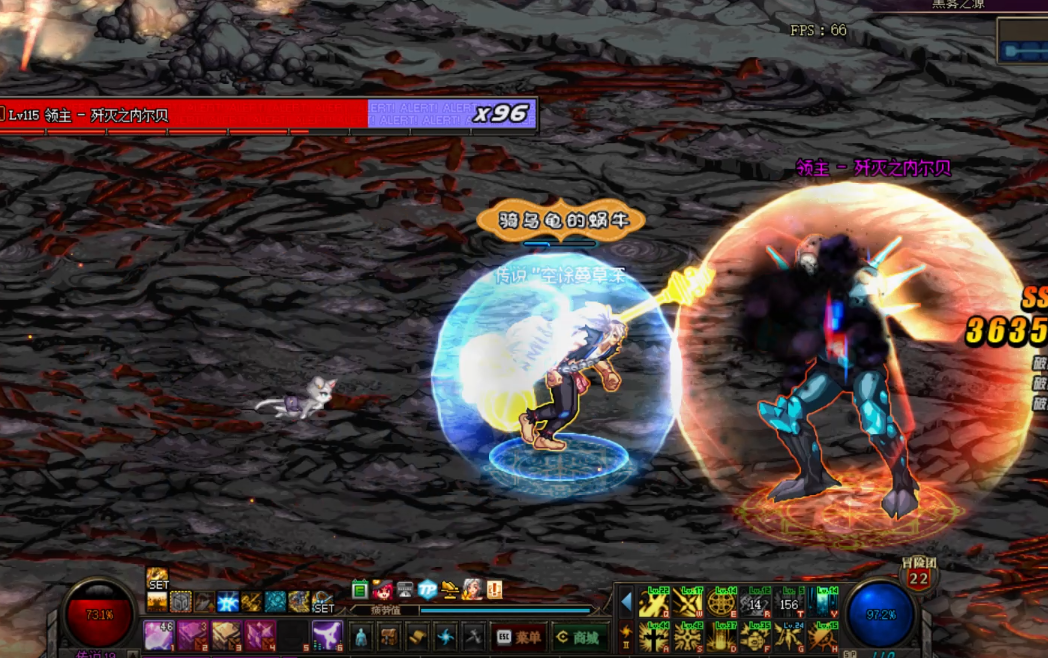Open the green calendar event icon
The height and width of the screenshot is (658, 1048).
(x=360, y=590)
